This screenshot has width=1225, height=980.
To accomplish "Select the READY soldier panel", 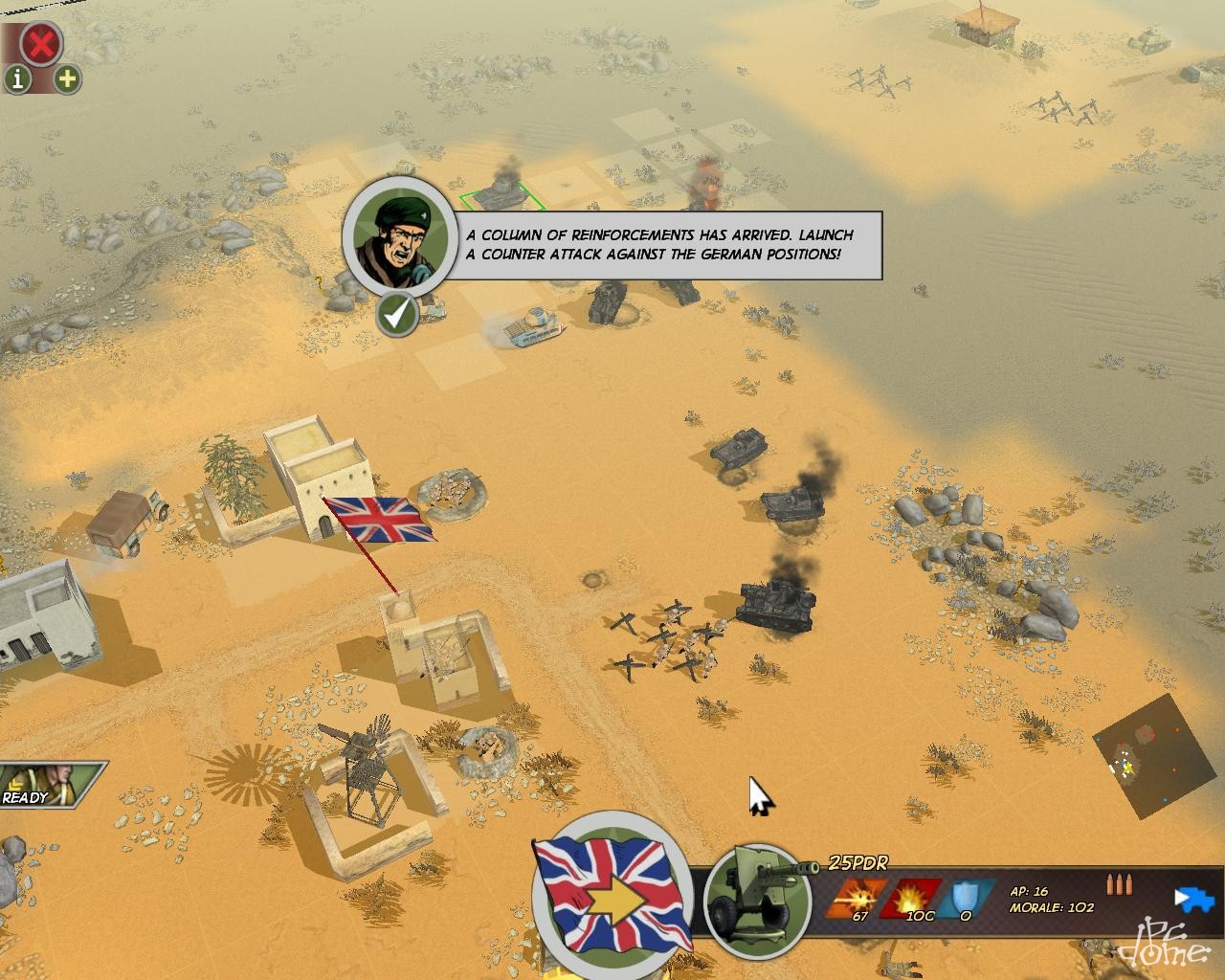I will click(x=48, y=783).
